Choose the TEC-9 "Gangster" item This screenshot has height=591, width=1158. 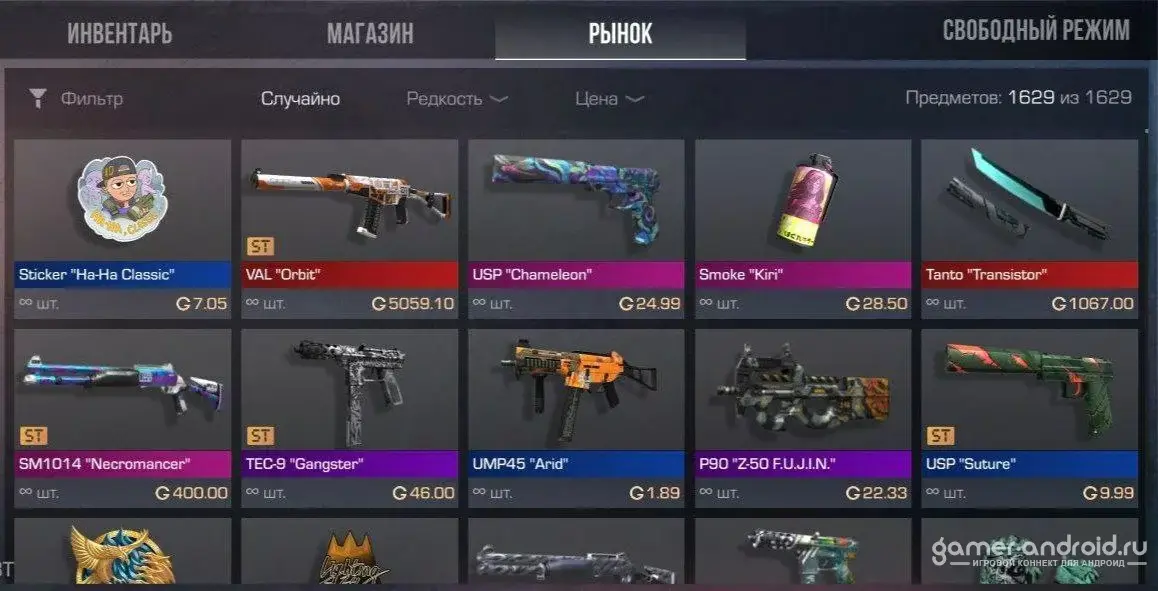[x=350, y=418]
